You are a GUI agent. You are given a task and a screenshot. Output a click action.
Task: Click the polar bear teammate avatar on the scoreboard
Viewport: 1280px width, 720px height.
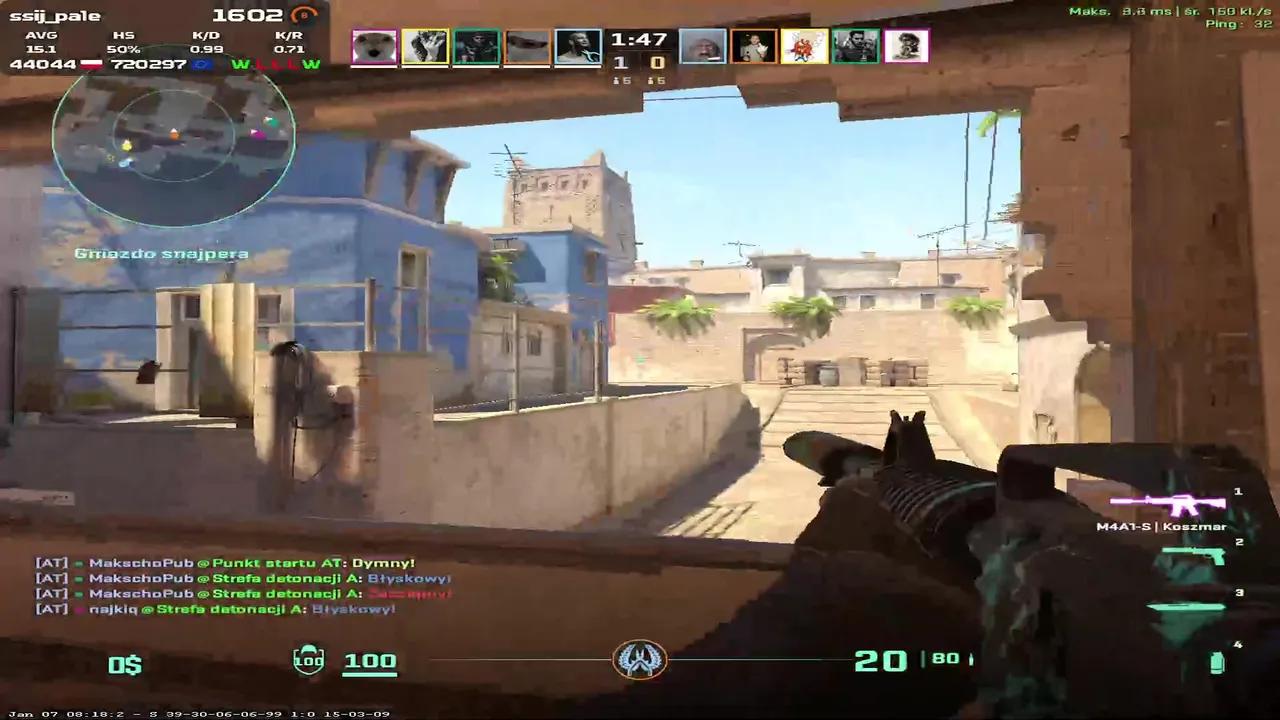[x=374, y=44]
